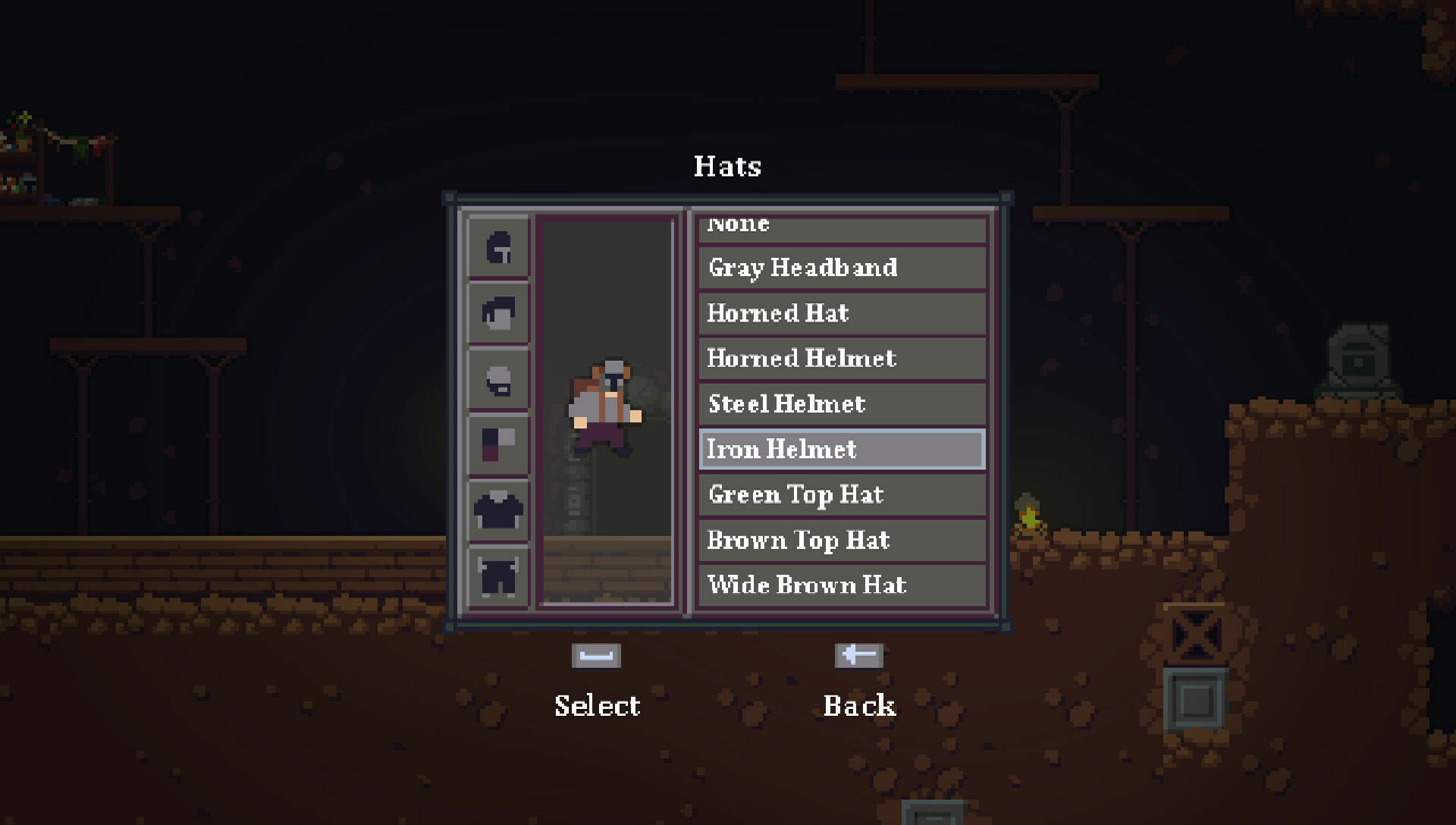Screen dimensions: 1456x825
Task: Choose the Brown Top Hat
Action: 842,540
